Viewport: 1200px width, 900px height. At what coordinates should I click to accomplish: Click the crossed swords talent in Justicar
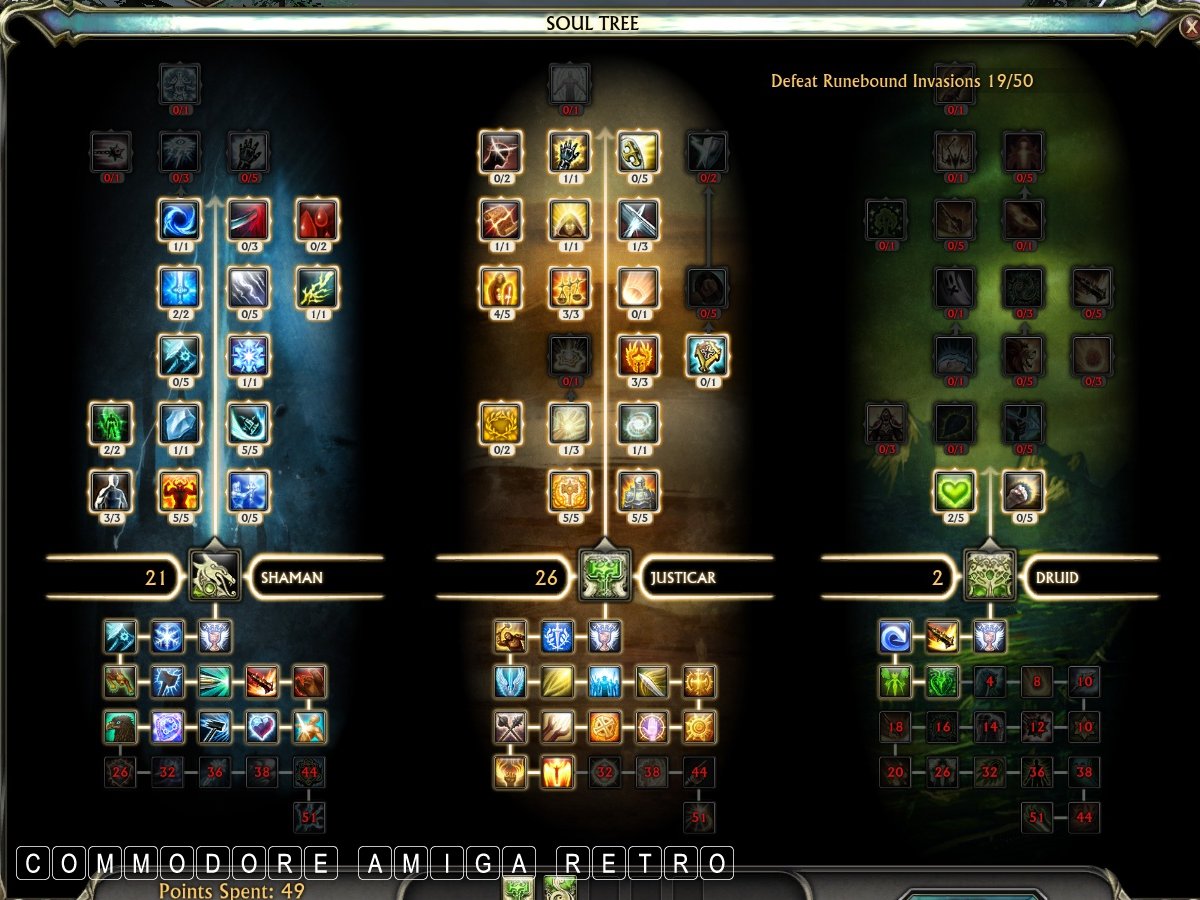click(x=637, y=219)
